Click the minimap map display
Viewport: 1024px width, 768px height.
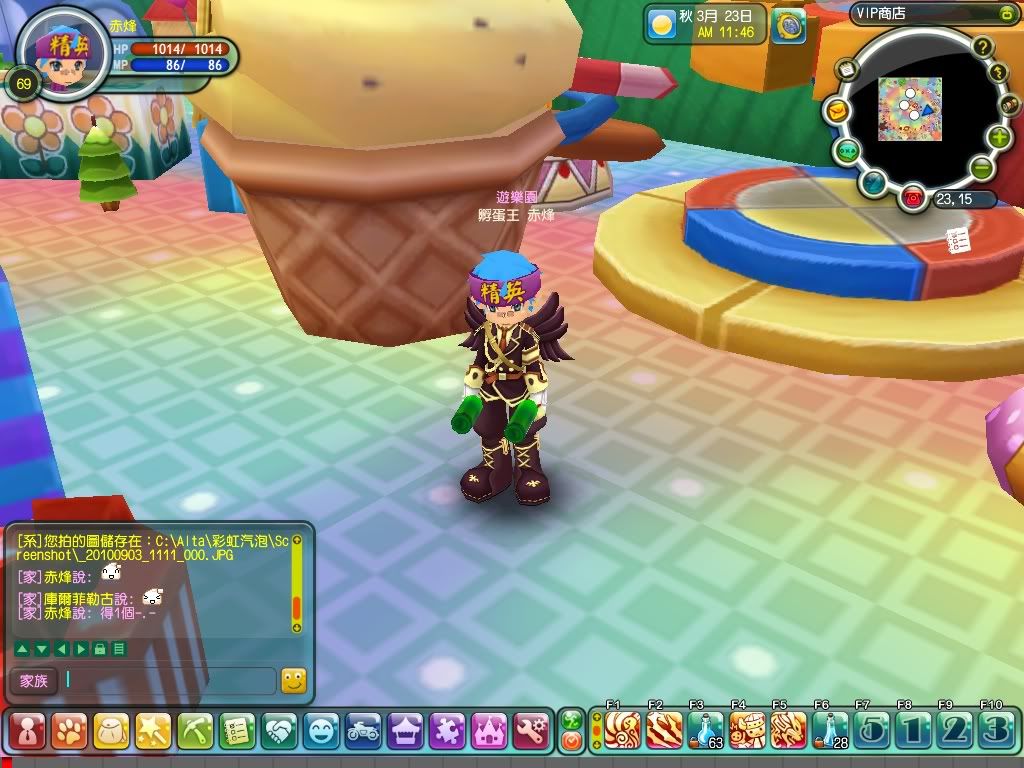pyautogui.click(x=908, y=109)
